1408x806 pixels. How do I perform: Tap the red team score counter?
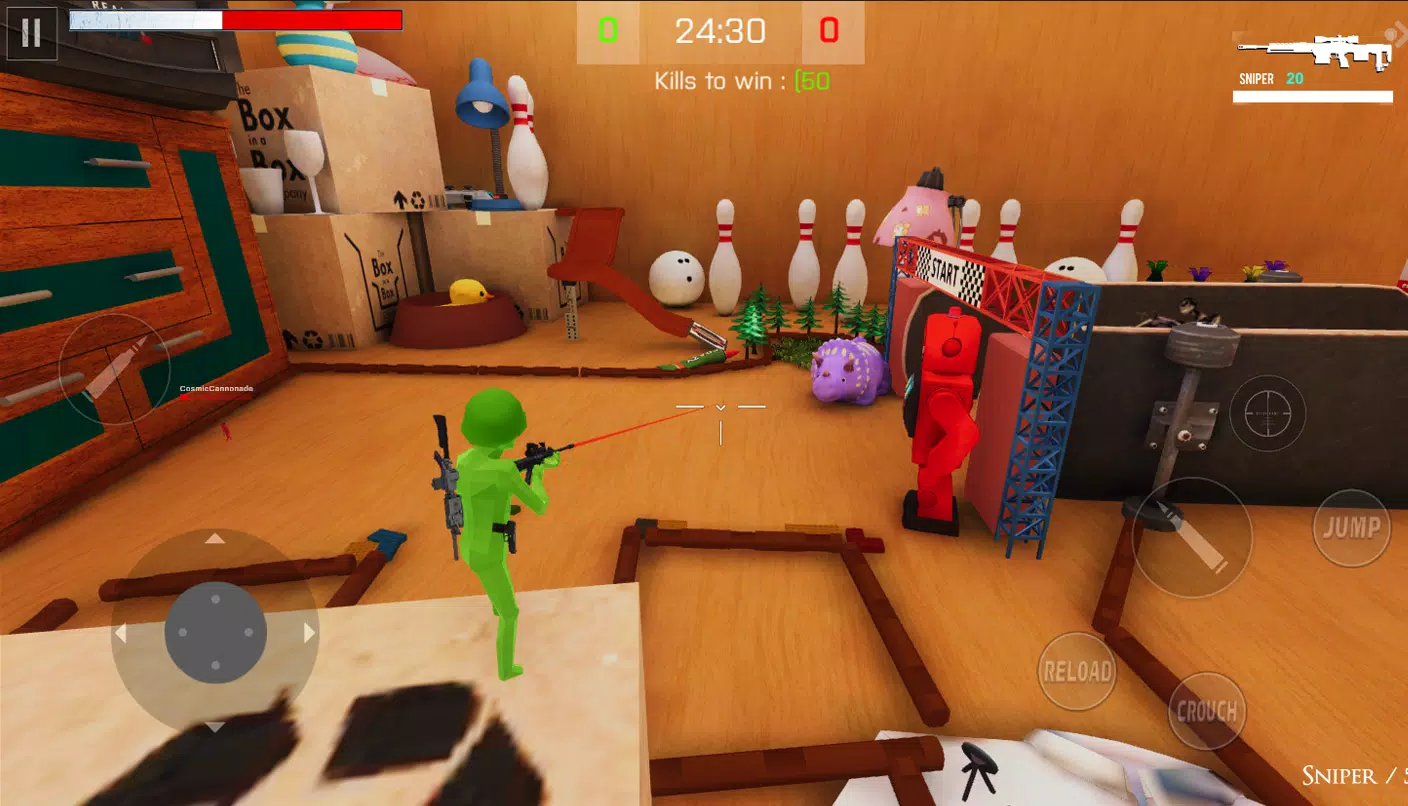click(x=830, y=31)
